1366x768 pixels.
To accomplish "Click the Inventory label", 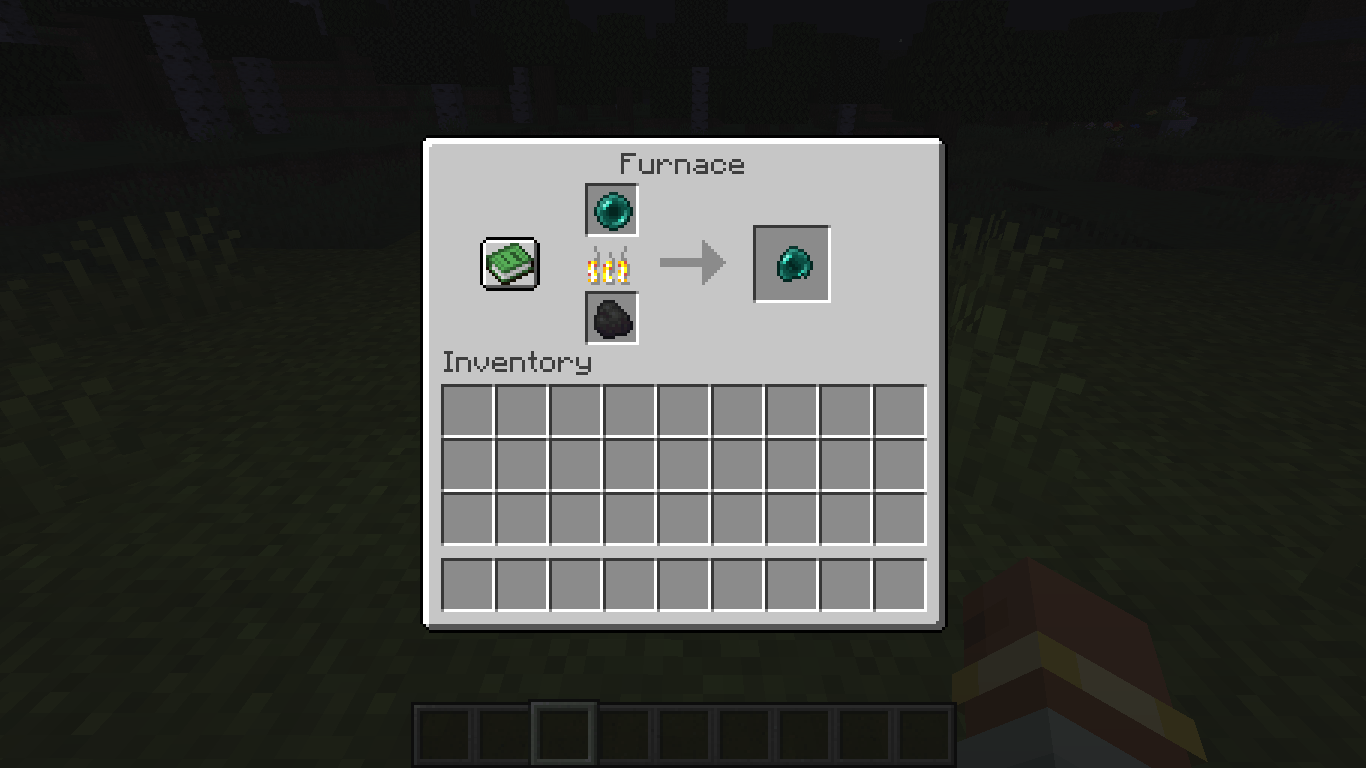I will 517,363.
